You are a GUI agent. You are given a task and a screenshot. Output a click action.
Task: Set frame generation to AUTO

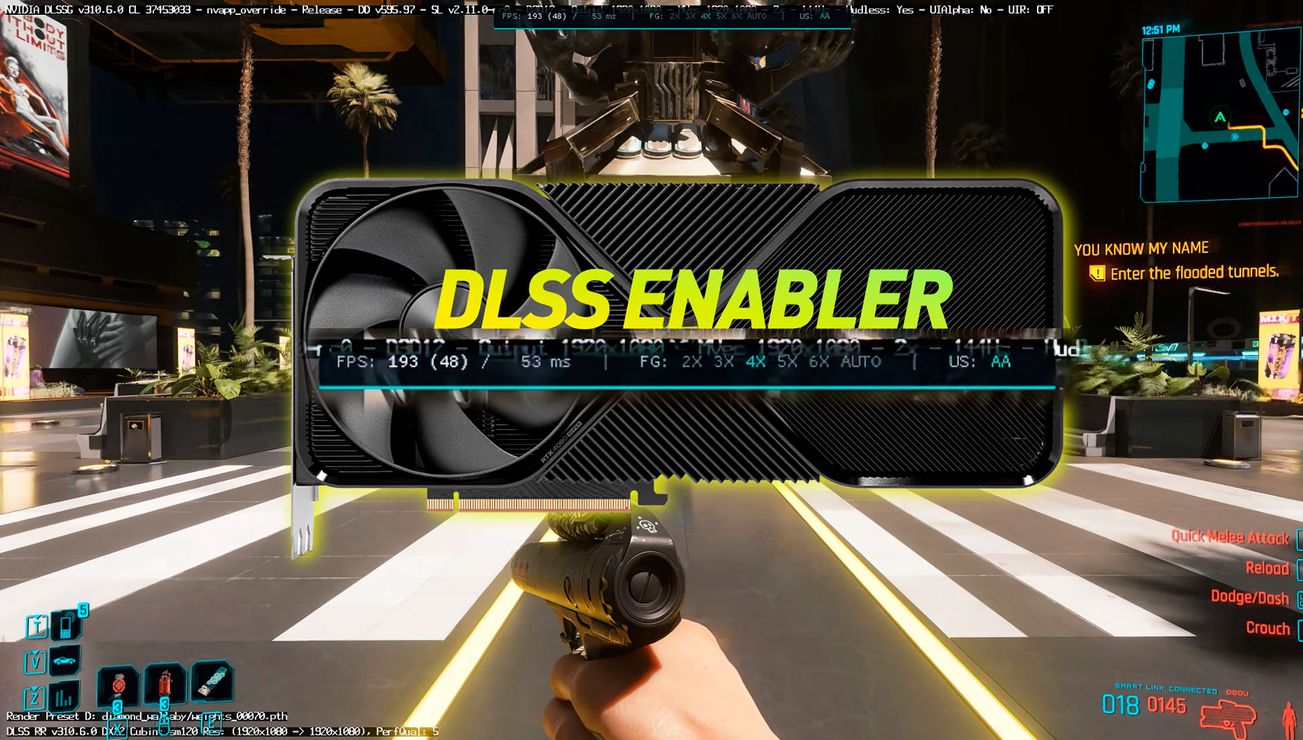coord(860,361)
